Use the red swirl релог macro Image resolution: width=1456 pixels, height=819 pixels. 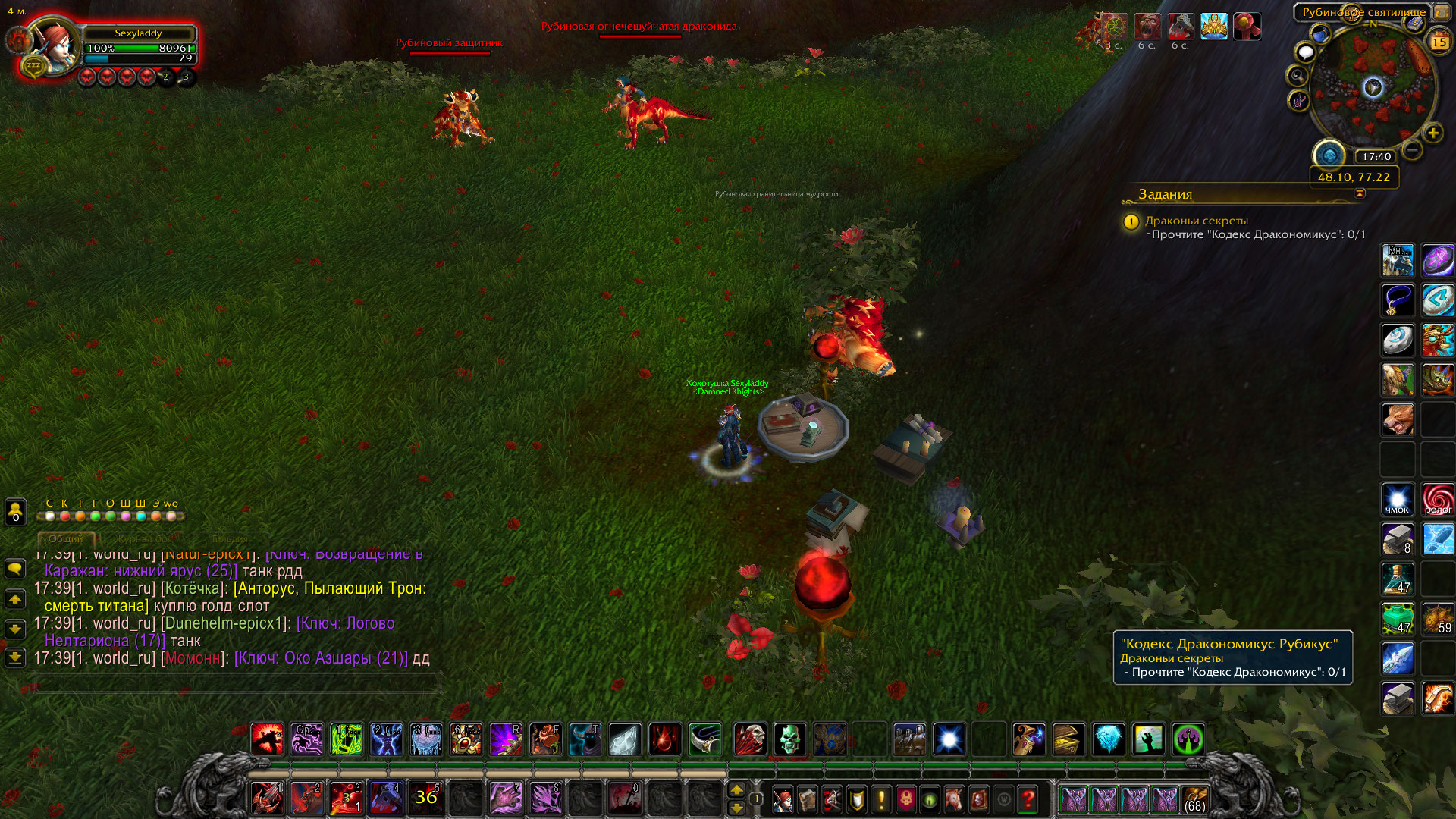[1438, 500]
